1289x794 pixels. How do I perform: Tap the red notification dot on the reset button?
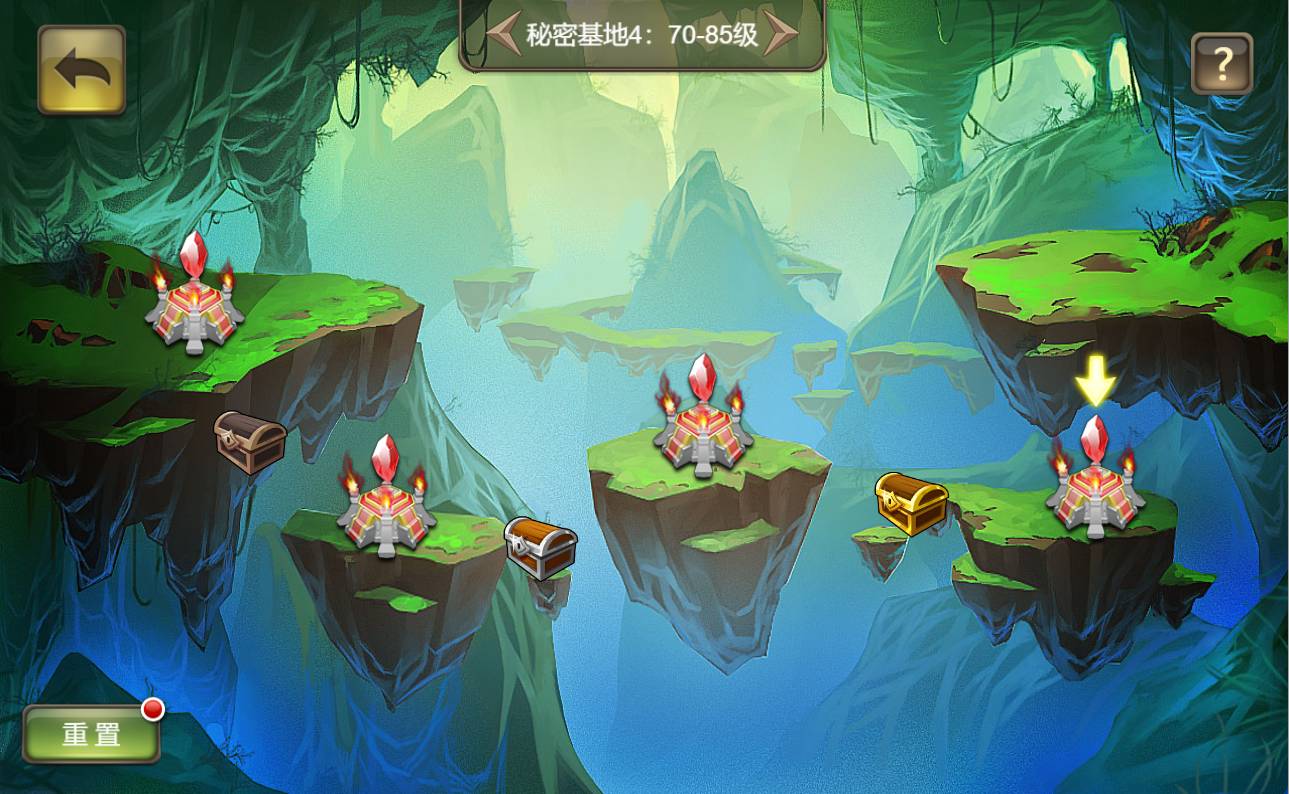[x=154, y=710]
